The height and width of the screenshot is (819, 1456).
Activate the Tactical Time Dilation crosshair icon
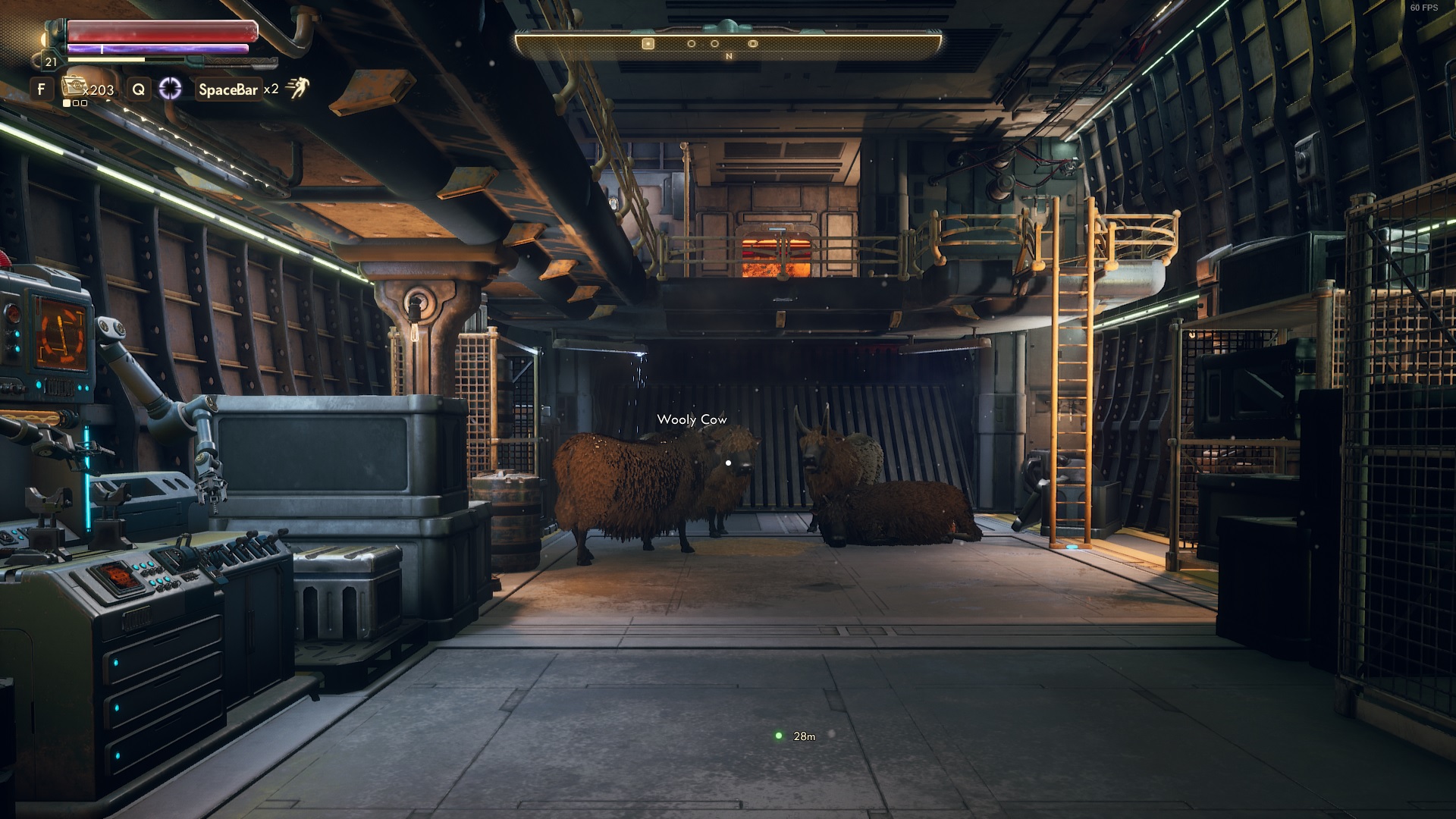click(x=170, y=89)
